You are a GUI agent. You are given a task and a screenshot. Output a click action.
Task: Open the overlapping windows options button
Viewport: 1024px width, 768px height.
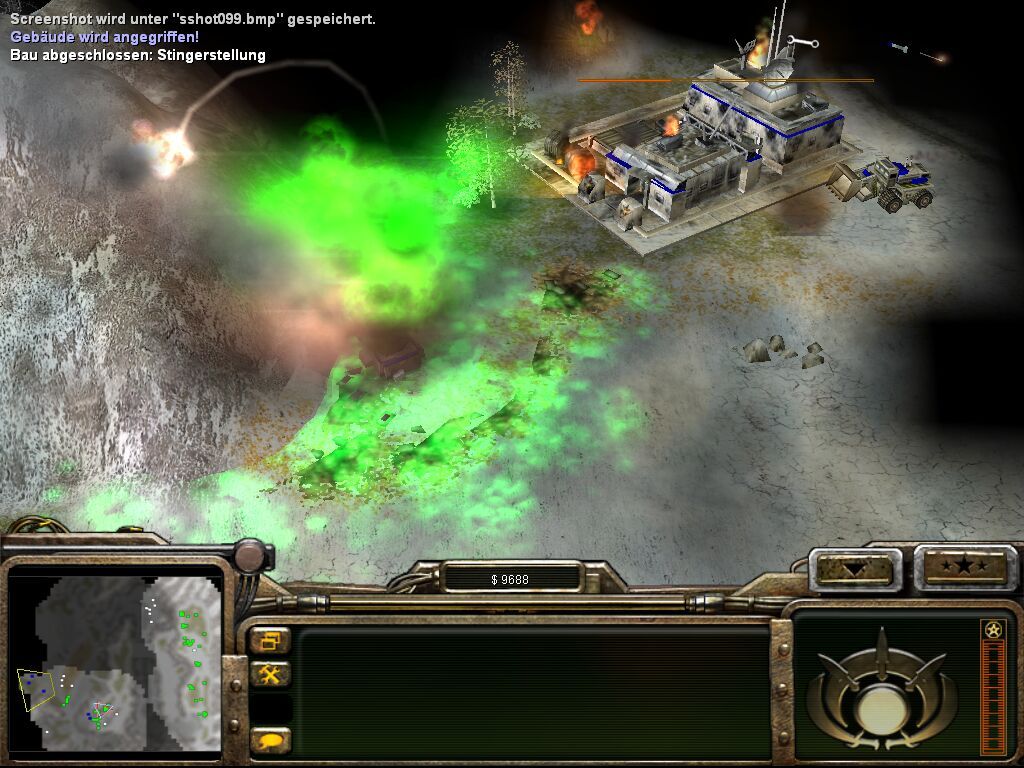click(x=270, y=641)
